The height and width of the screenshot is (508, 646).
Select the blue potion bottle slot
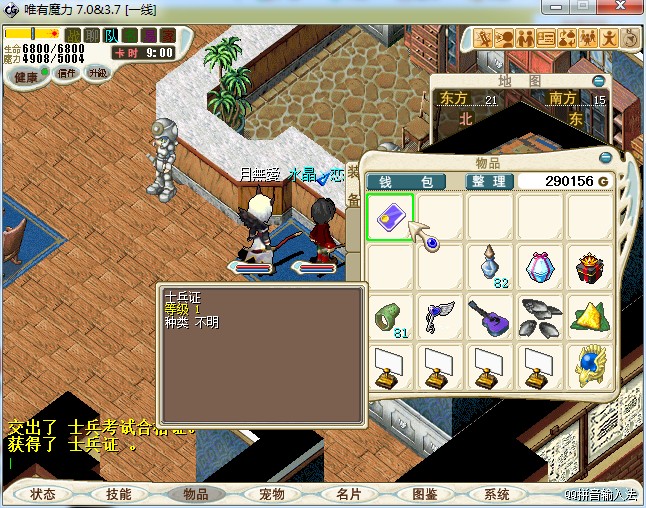(x=490, y=267)
